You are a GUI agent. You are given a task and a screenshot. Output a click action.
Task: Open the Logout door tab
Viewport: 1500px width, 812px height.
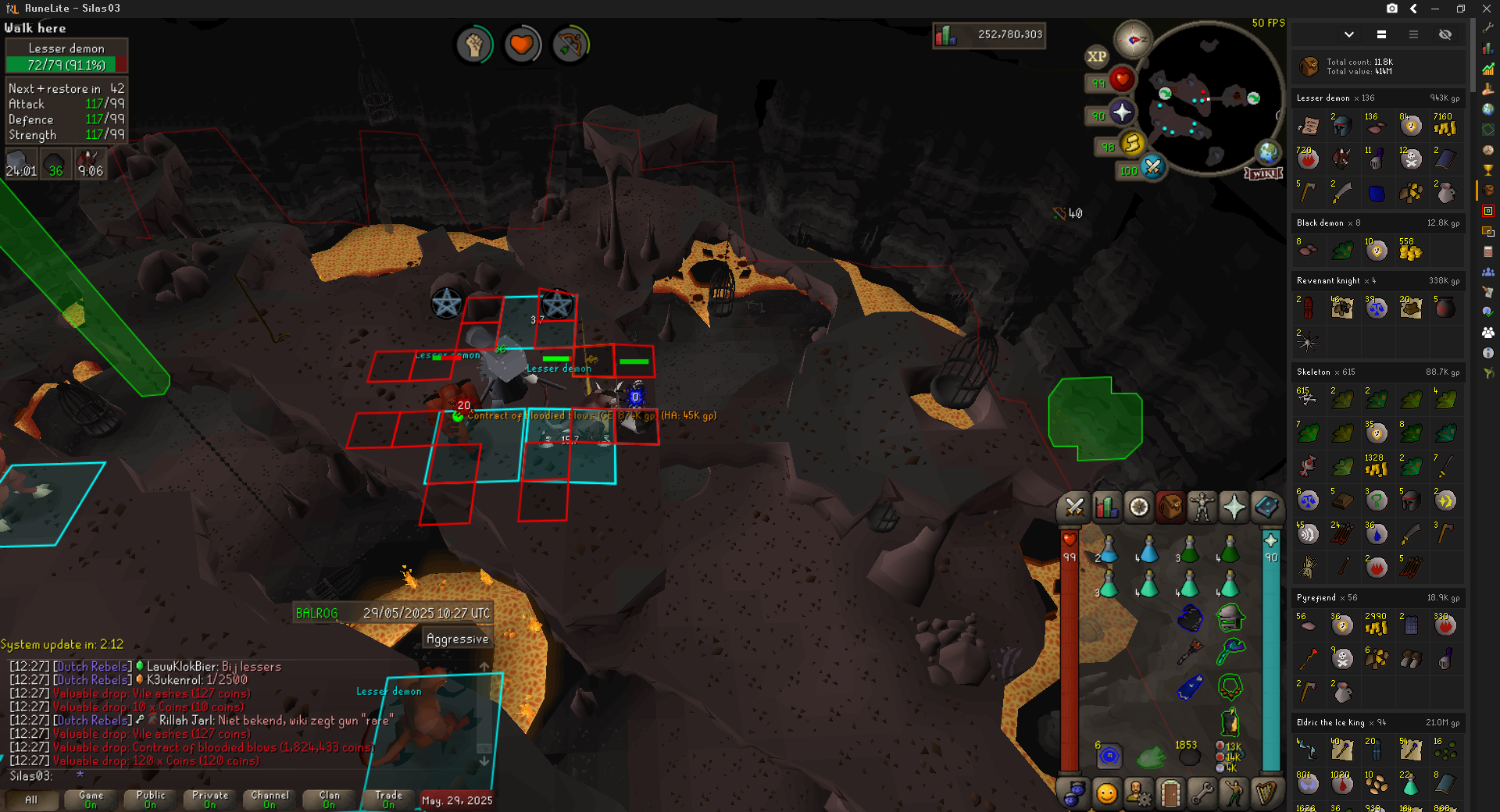click(x=1170, y=794)
